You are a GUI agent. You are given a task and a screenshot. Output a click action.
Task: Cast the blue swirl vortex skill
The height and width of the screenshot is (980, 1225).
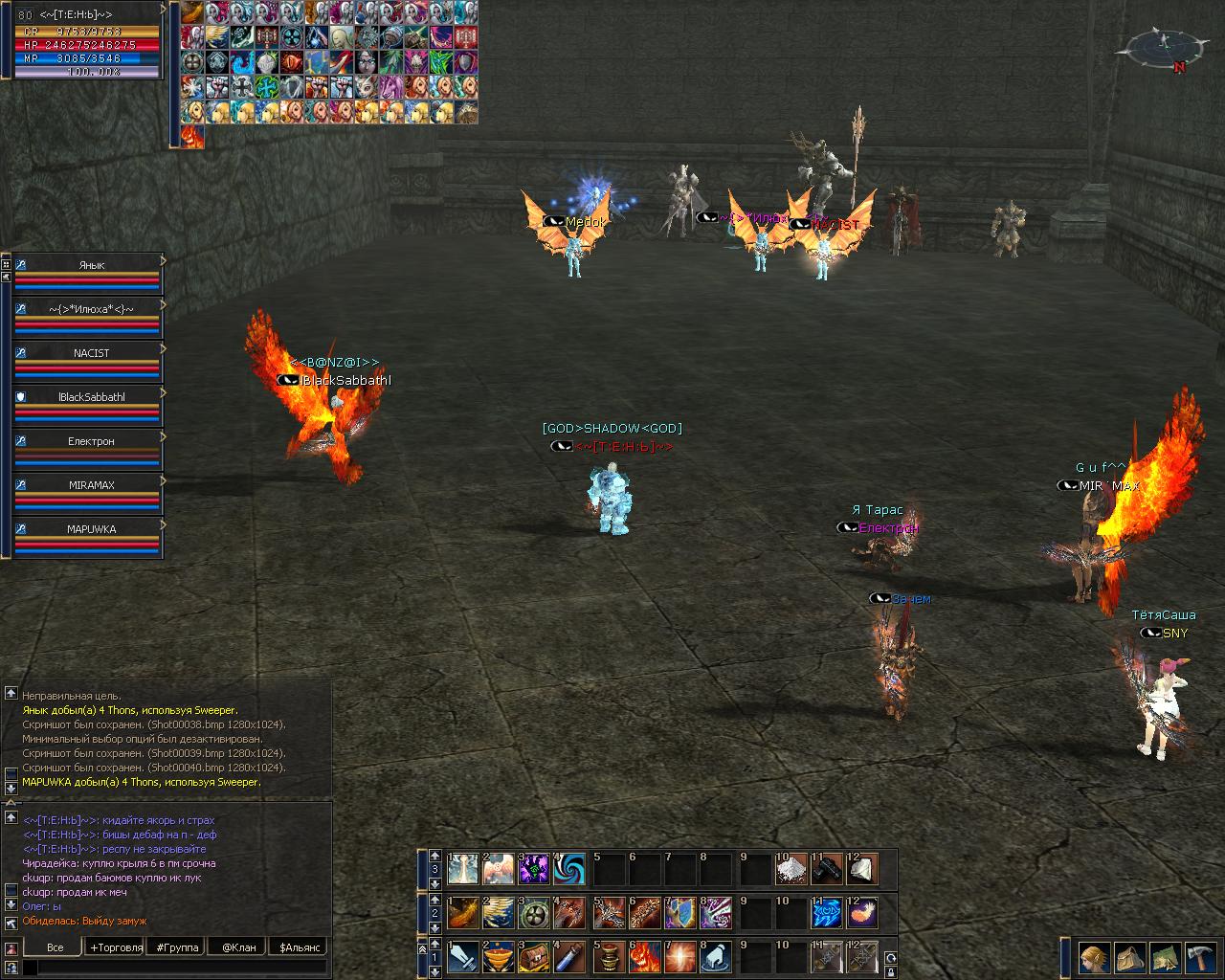(x=570, y=869)
